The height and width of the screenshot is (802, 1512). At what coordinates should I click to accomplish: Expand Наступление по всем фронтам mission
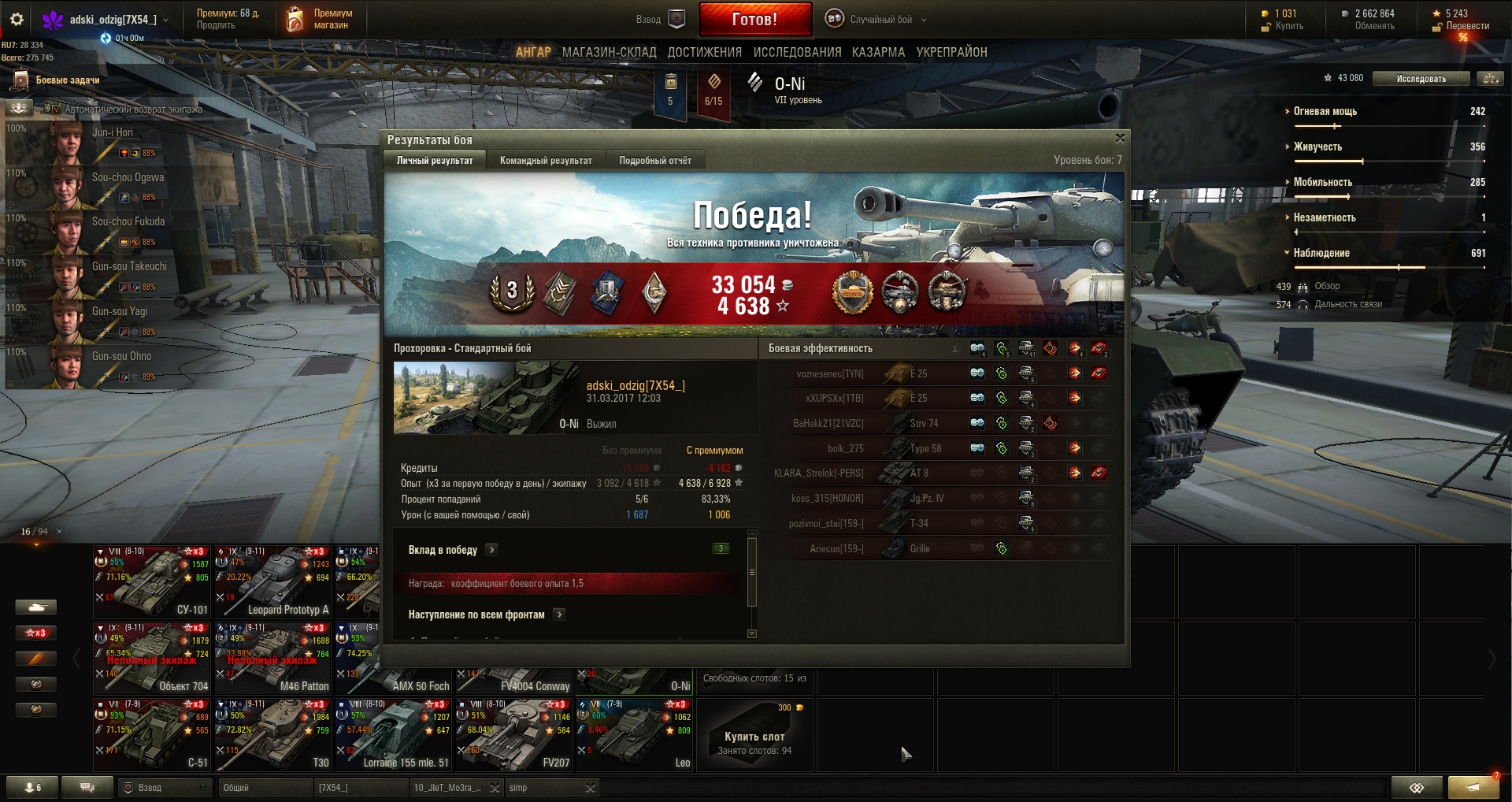pyautogui.click(x=559, y=614)
